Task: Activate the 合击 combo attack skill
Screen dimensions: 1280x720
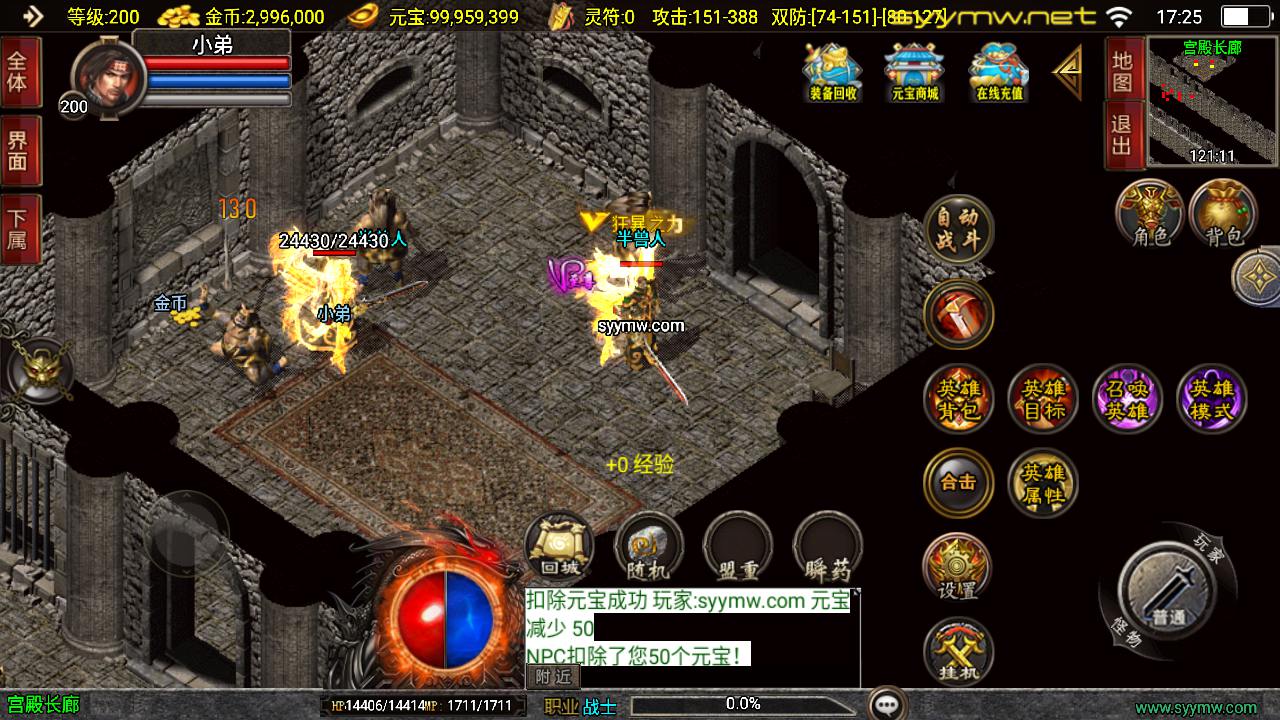Action: click(958, 482)
